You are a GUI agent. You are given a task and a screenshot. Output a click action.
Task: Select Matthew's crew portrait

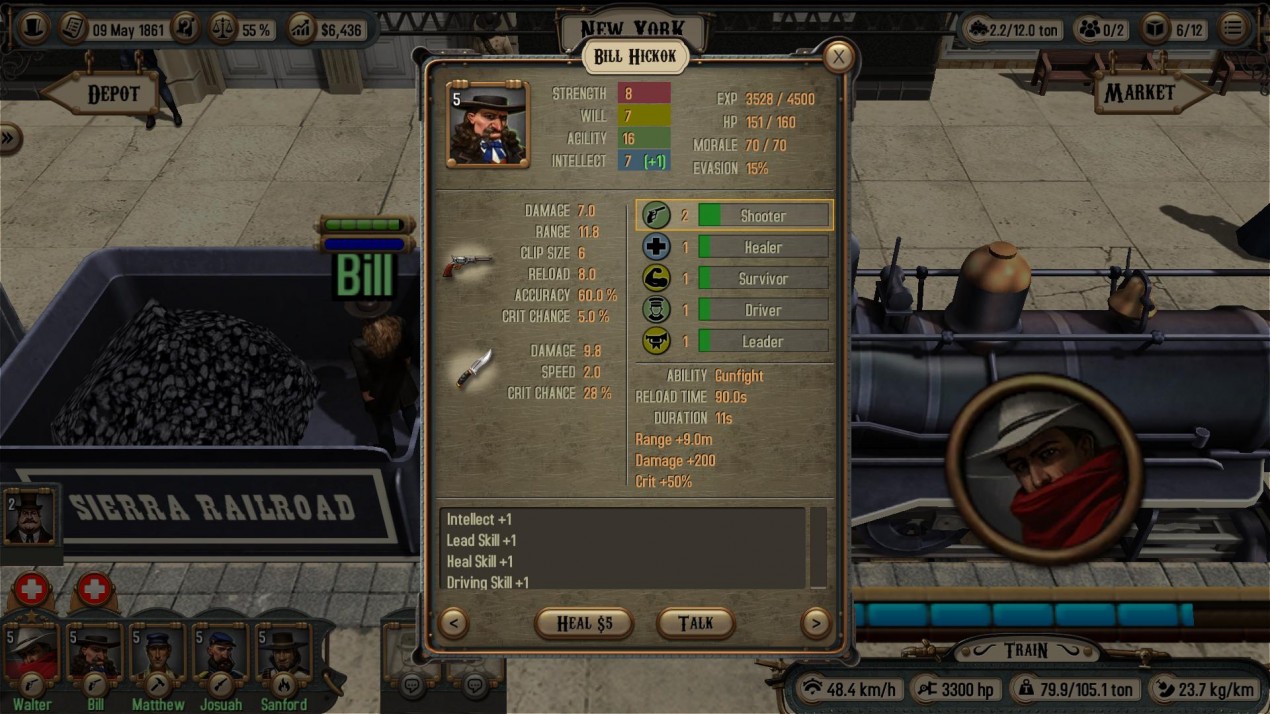[x=157, y=656]
